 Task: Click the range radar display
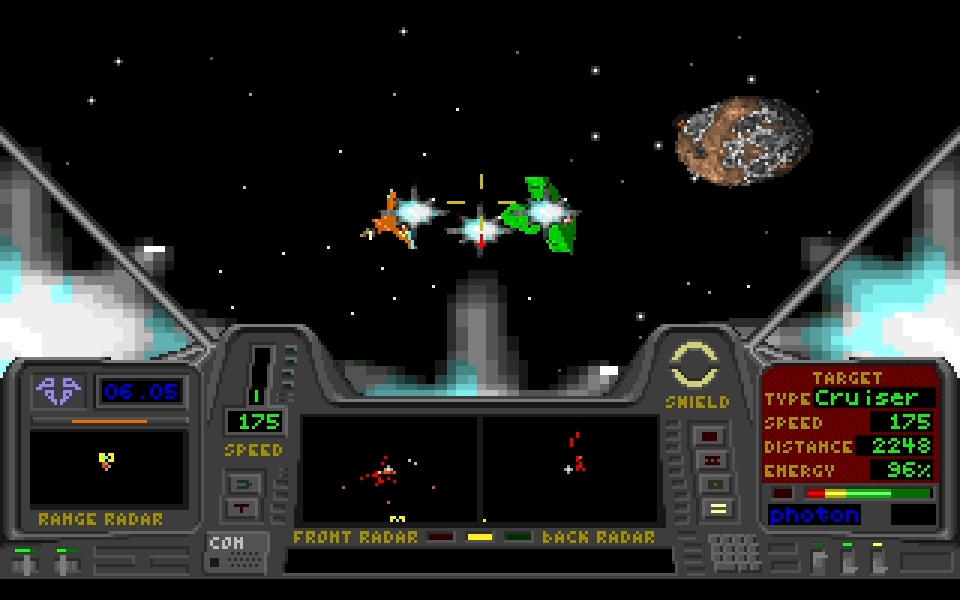(x=108, y=468)
